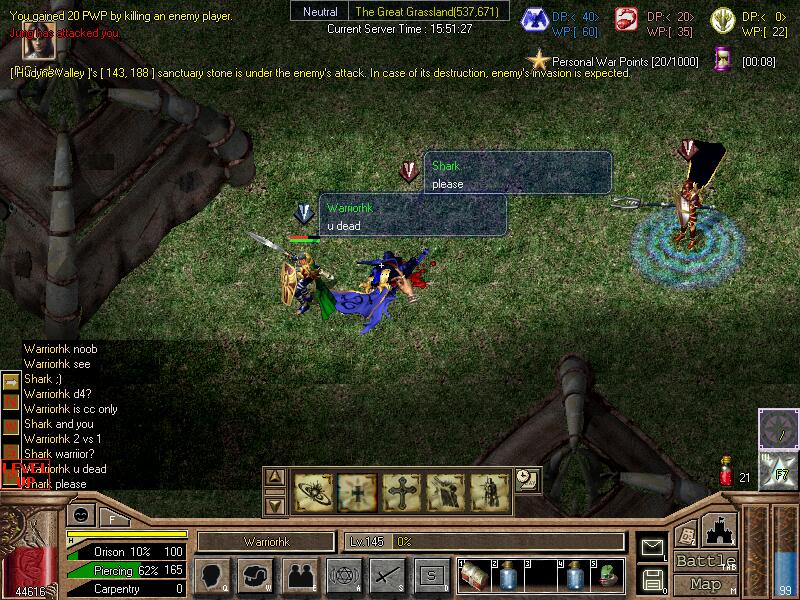This screenshot has width=800, height=600.
Task: Use the blue potion in slot 2
Action: pos(508,576)
